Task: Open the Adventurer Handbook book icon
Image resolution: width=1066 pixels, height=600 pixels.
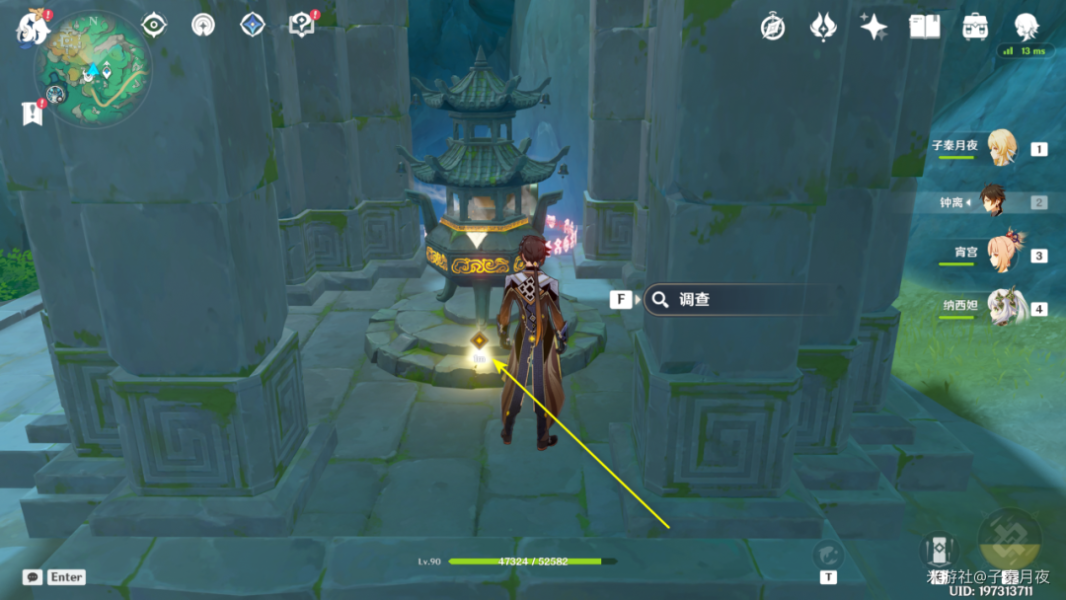Action: point(924,27)
